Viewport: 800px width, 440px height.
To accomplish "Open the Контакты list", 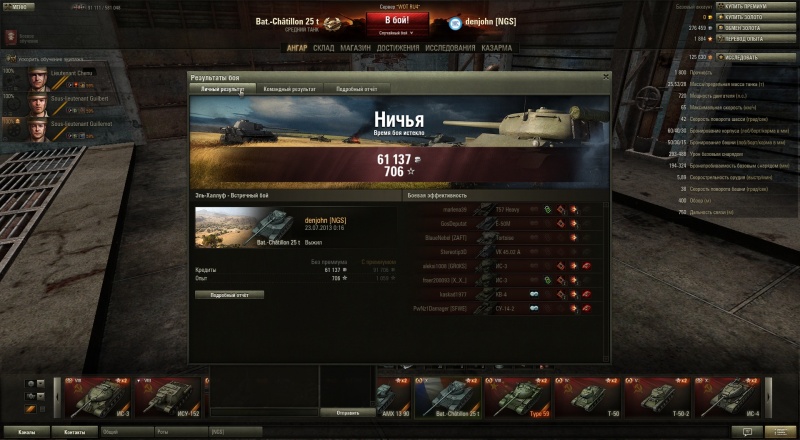I will [x=74, y=432].
